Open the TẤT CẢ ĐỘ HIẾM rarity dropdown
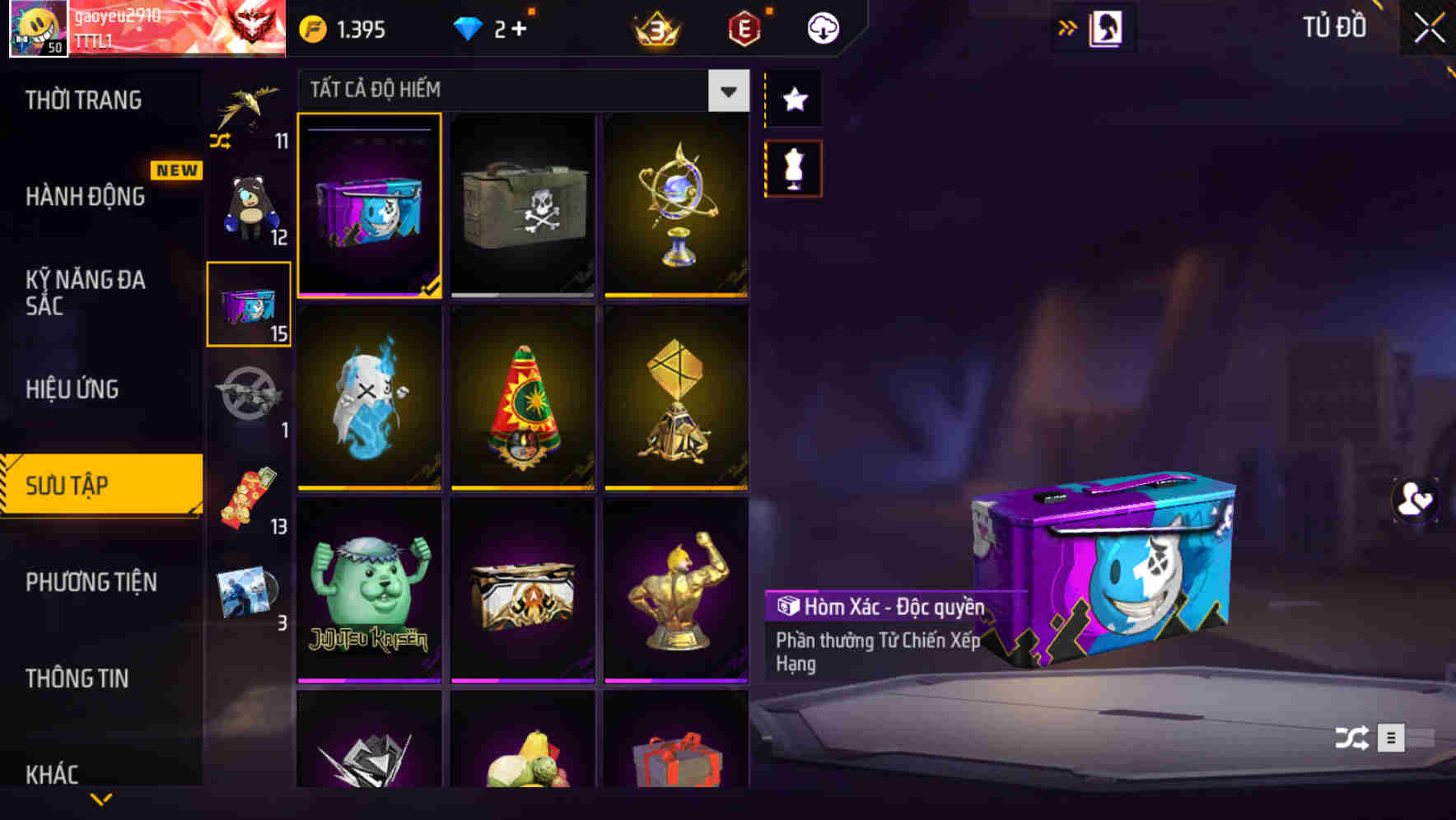Image resolution: width=1456 pixels, height=820 pixels. pos(726,91)
